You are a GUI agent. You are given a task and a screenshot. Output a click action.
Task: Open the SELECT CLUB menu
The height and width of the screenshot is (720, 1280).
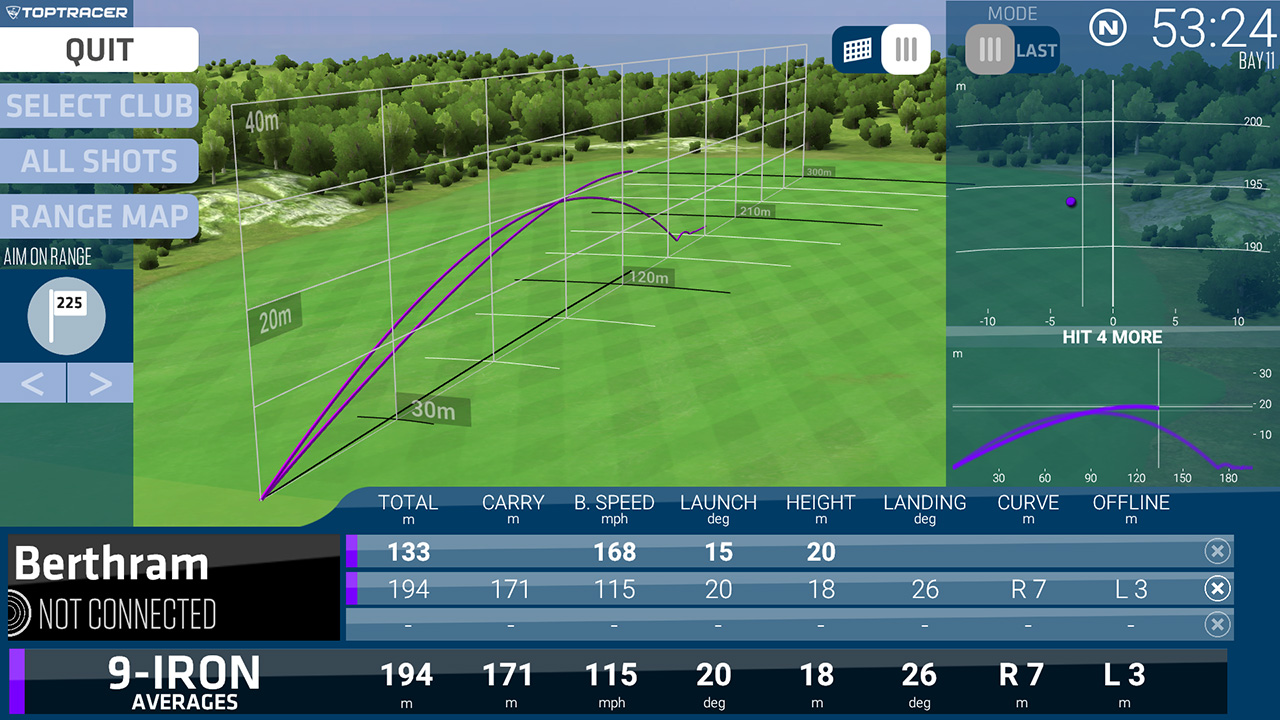click(99, 105)
